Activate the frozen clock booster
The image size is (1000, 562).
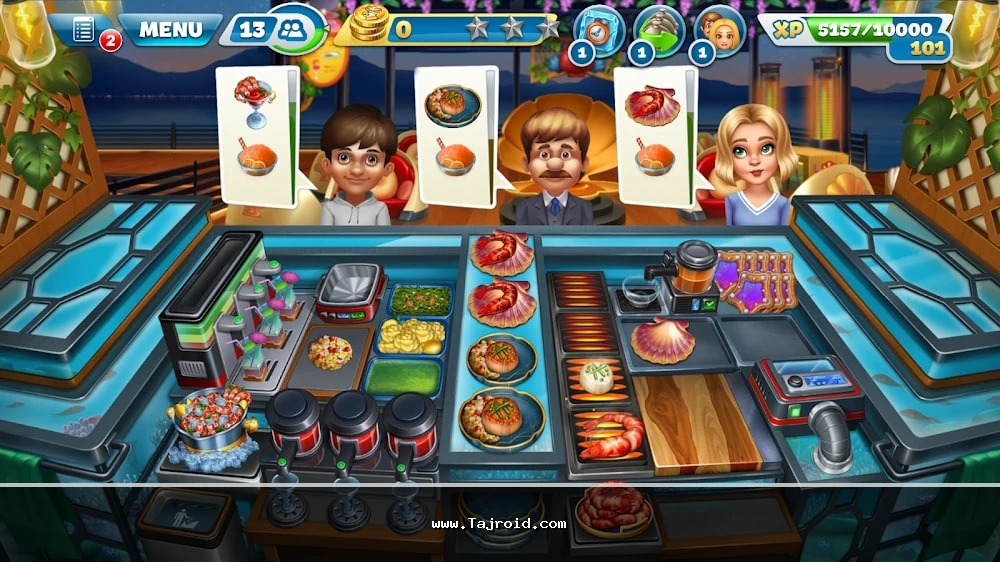[x=600, y=31]
